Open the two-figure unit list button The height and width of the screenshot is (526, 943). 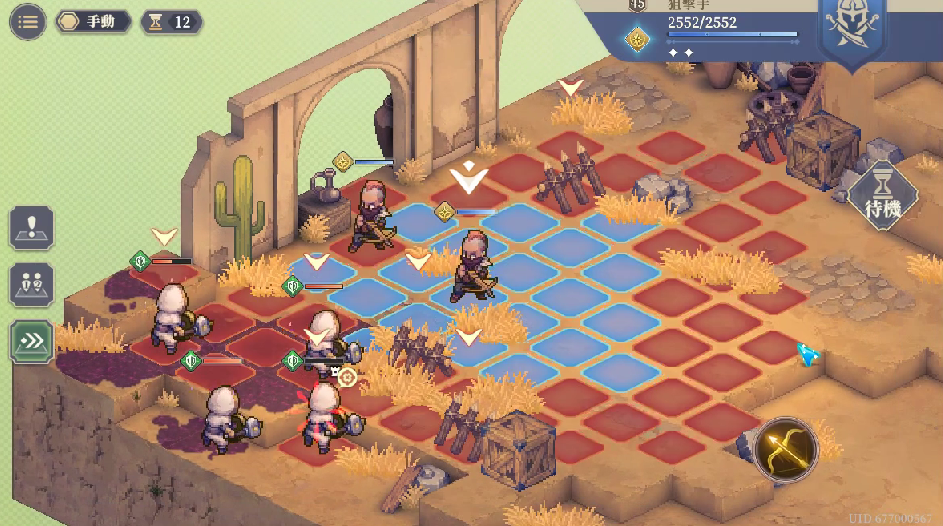(31, 285)
